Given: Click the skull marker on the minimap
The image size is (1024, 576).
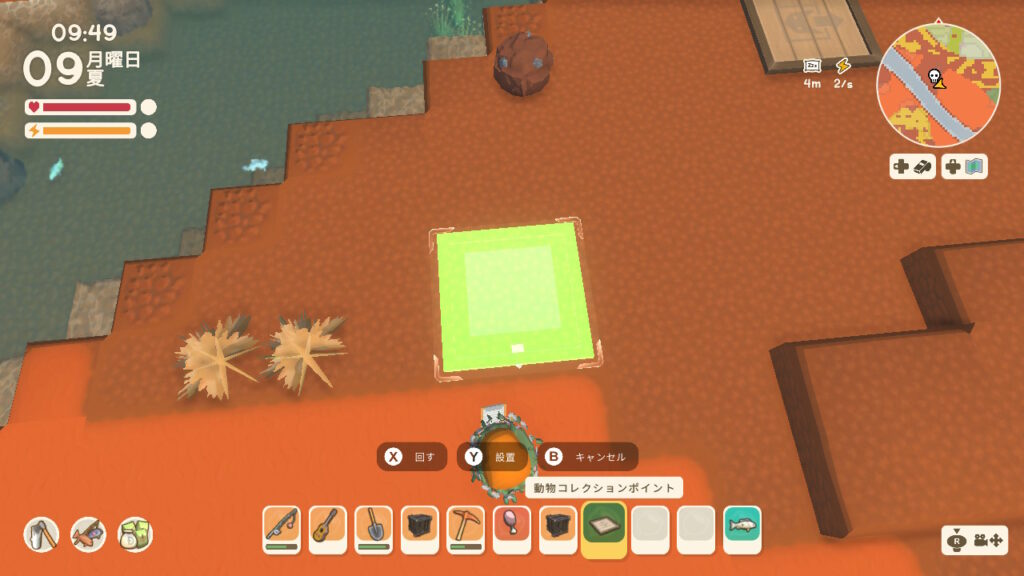Looking at the screenshot, I should tap(934, 75).
